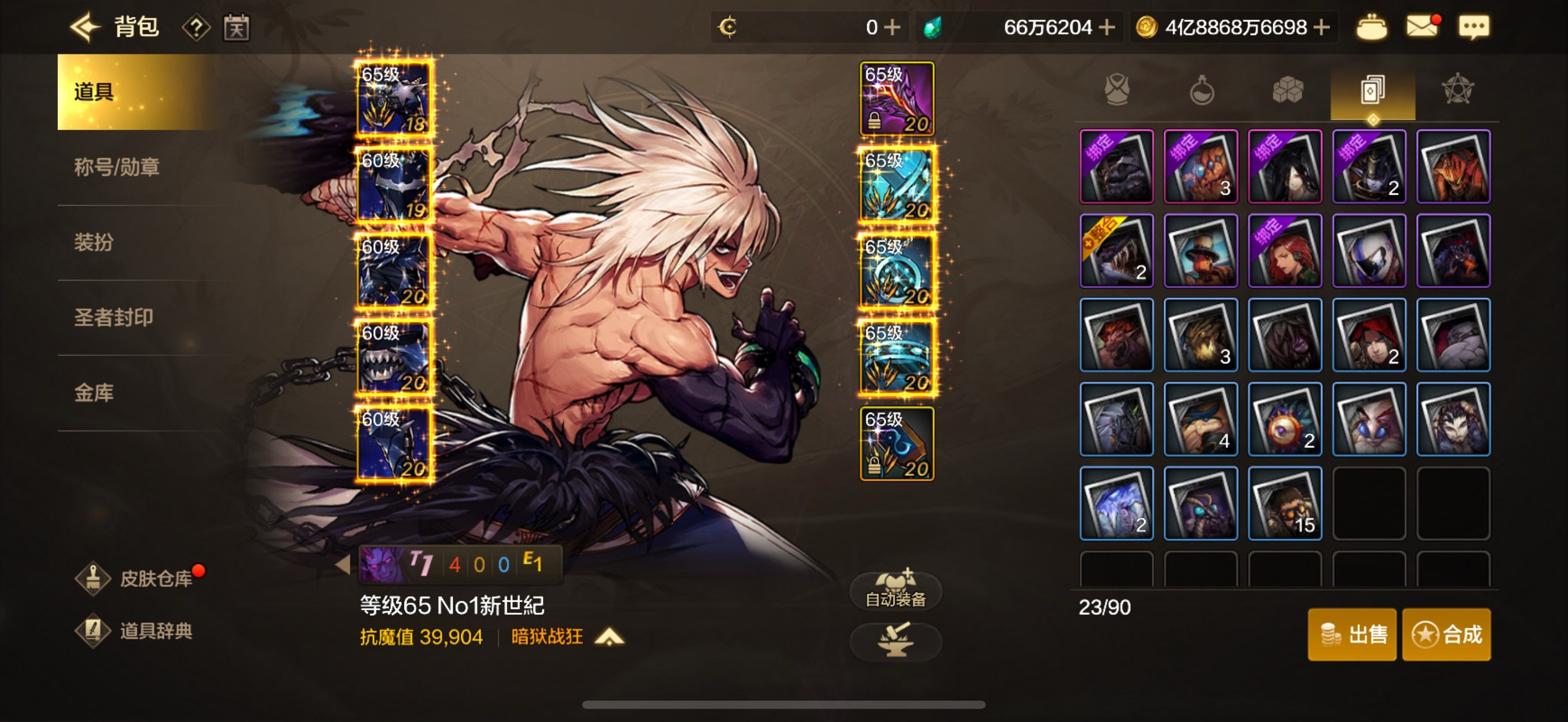Select the equipped level 65 purple weapon
Image resolution: width=1568 pixels, height=722 pixels.
(897, 98)
